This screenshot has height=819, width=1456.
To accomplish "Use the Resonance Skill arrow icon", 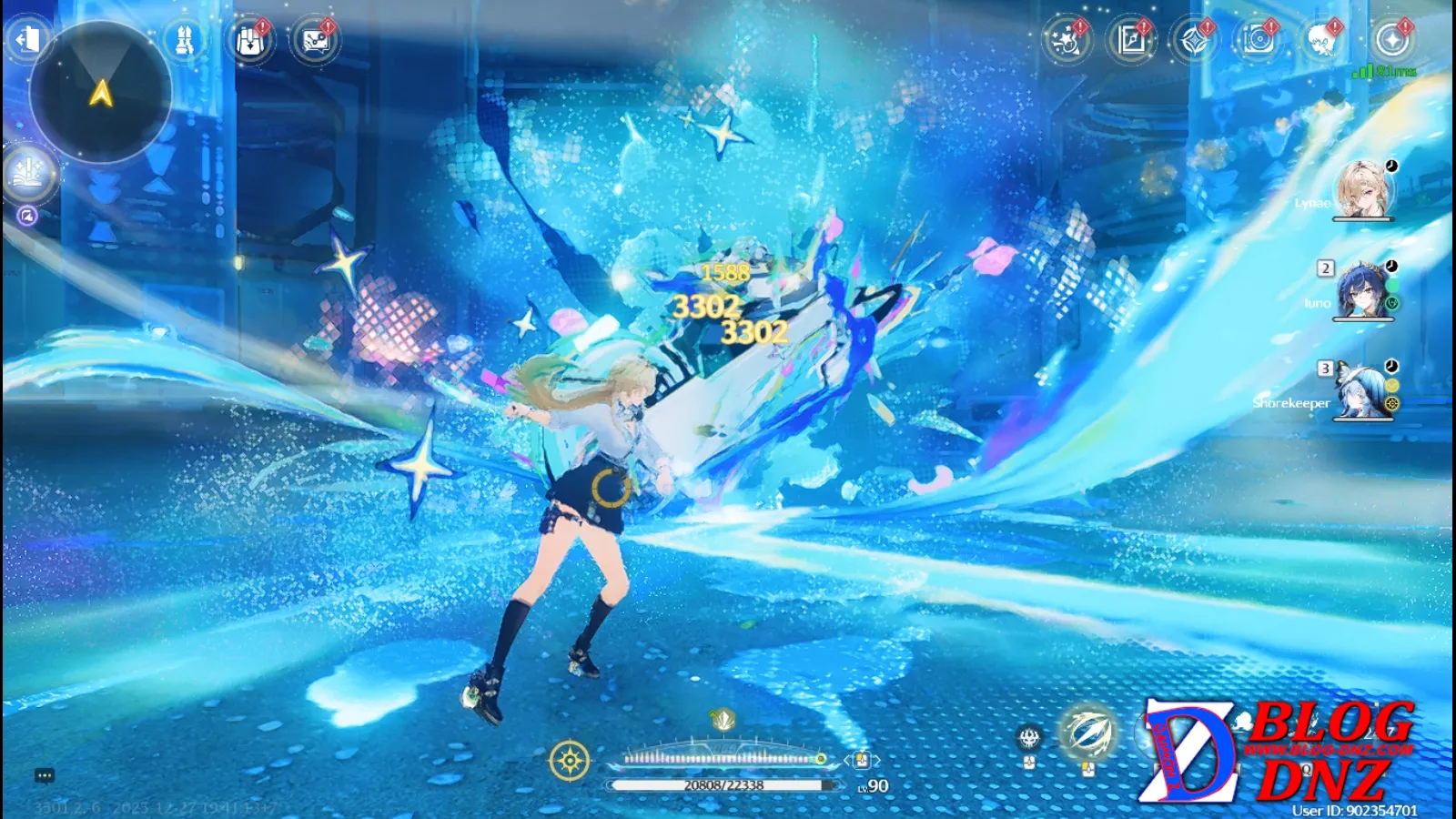I will (1088, 733).
